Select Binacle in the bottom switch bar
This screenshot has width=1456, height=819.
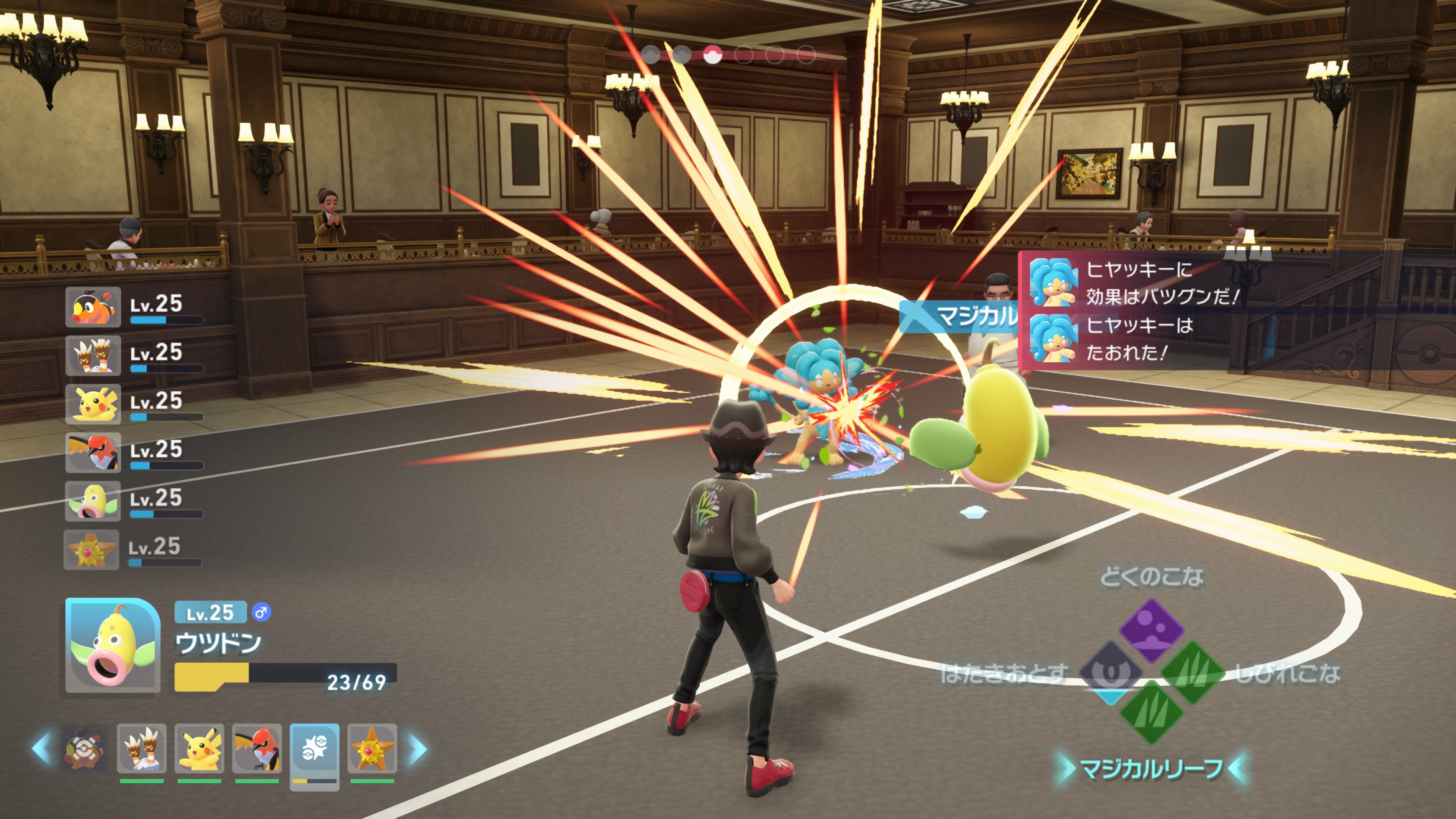point(142,748)
